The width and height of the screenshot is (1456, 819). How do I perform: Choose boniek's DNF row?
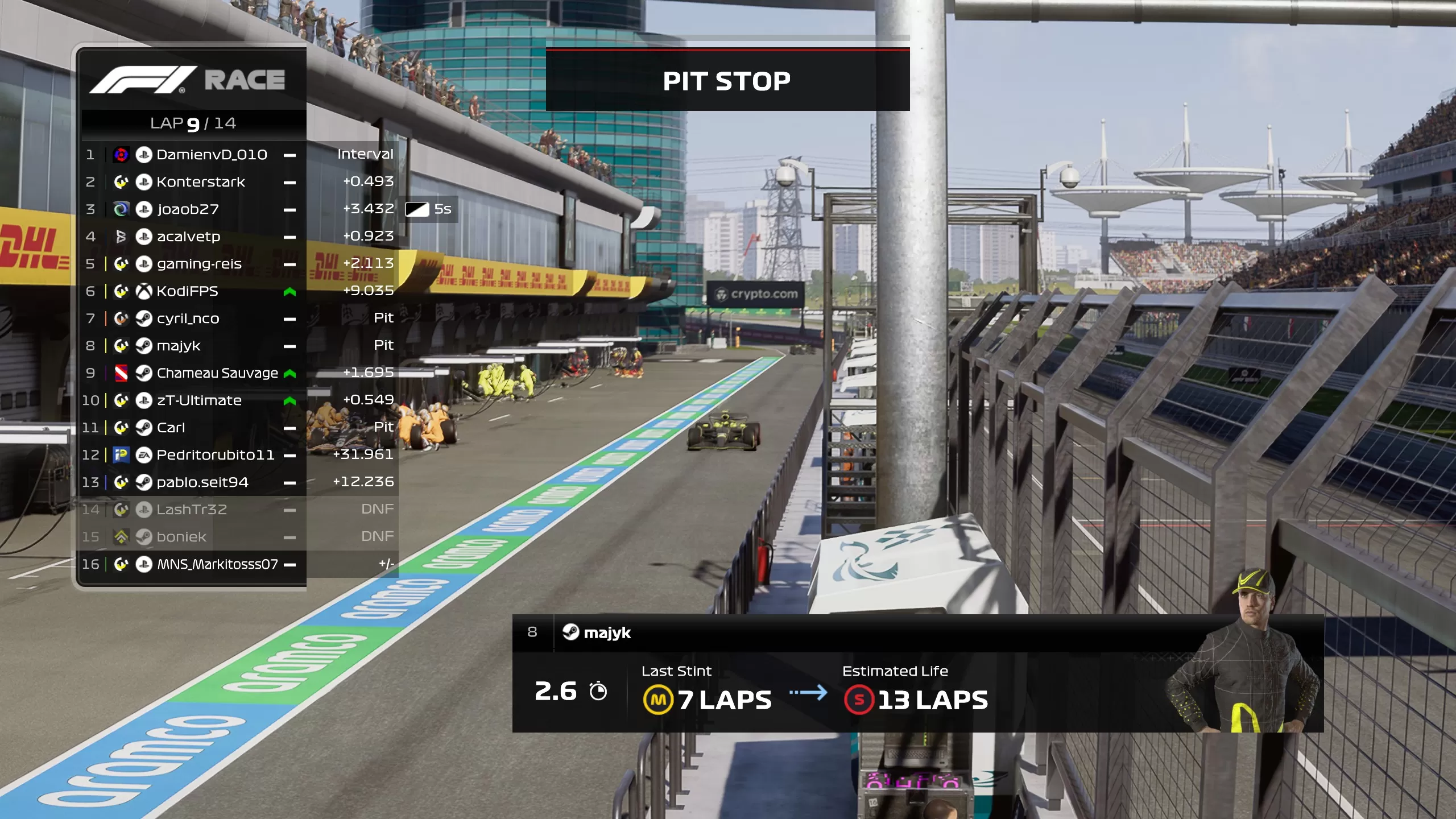click(181, 537)
